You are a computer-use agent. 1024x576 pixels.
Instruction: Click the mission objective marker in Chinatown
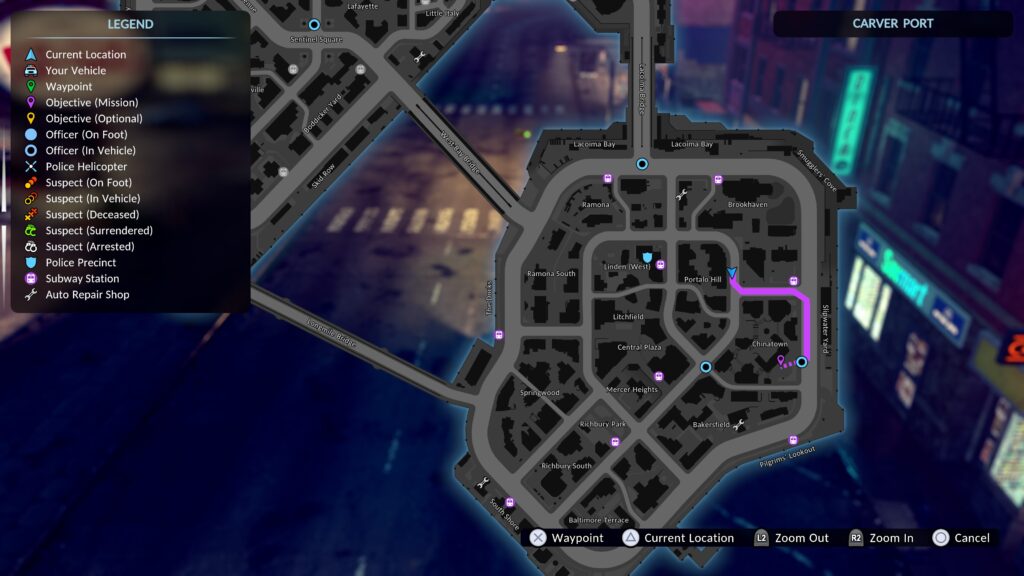pyautogui.click(x=781, y=360)
